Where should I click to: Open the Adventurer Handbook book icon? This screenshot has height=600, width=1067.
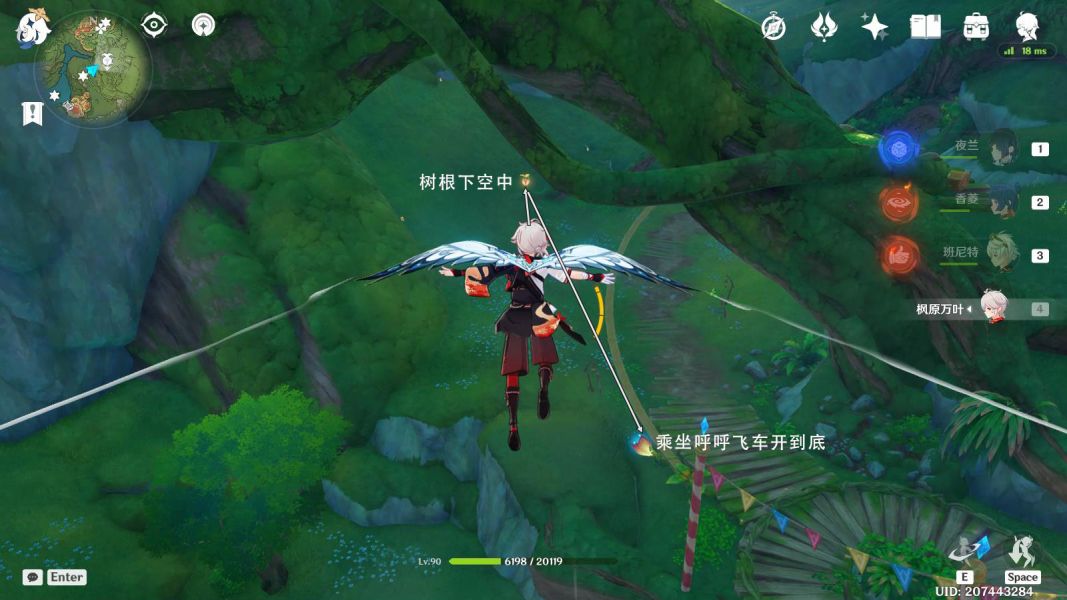925,27
